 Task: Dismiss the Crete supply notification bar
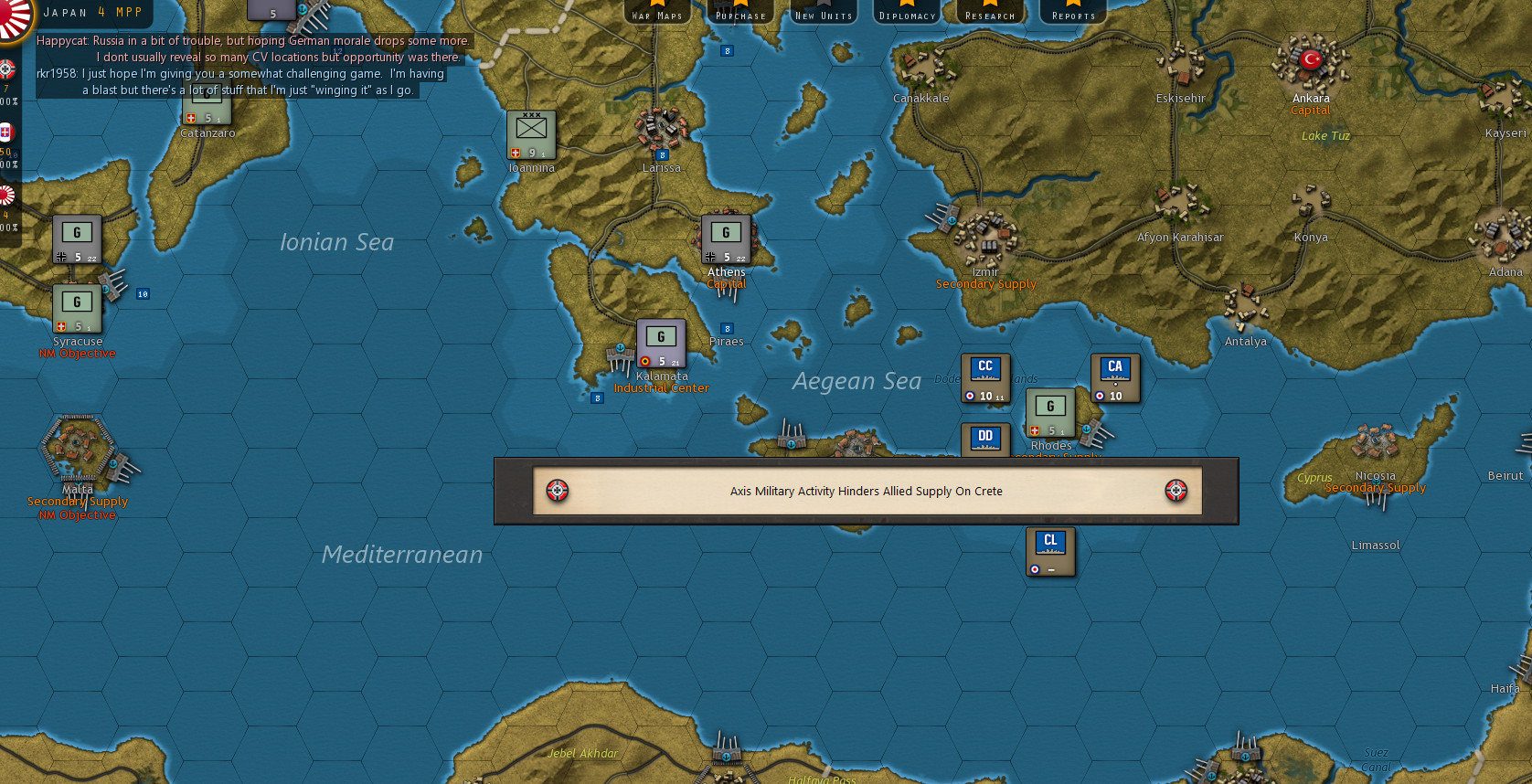(x=866, y=491)
